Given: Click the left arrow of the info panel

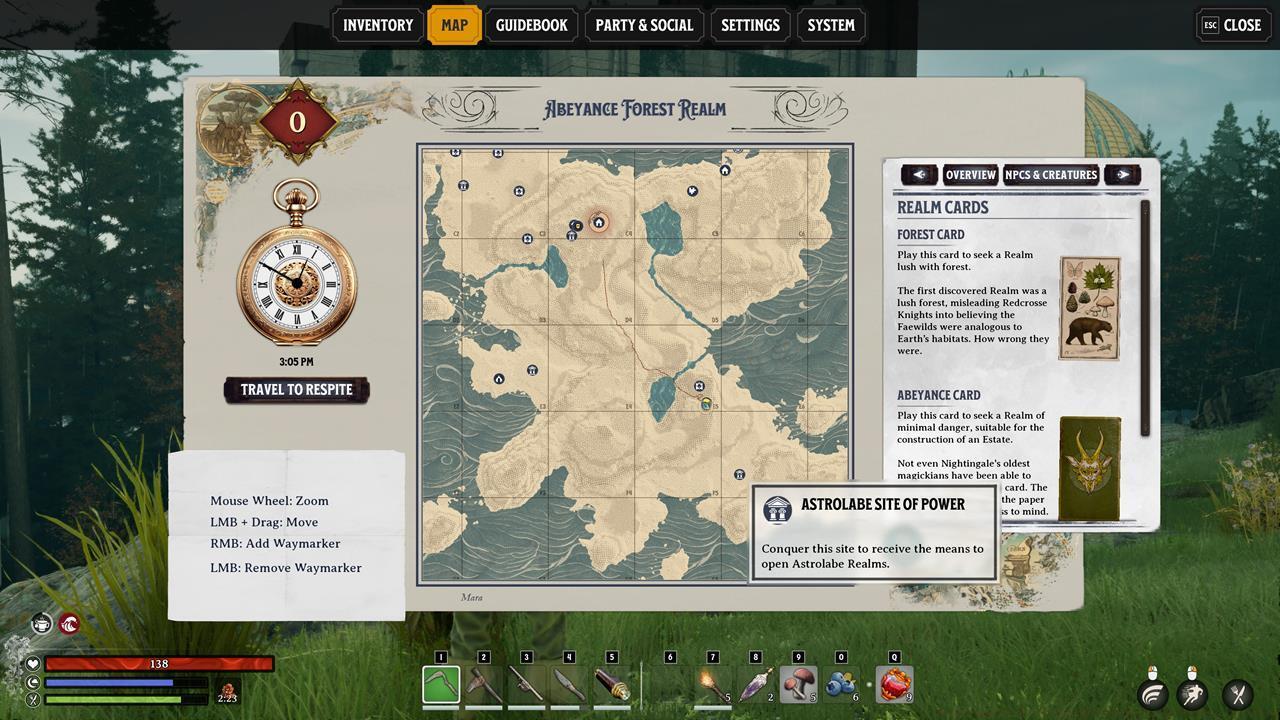Looking at the screenshot, I should [x=919, y=175].
